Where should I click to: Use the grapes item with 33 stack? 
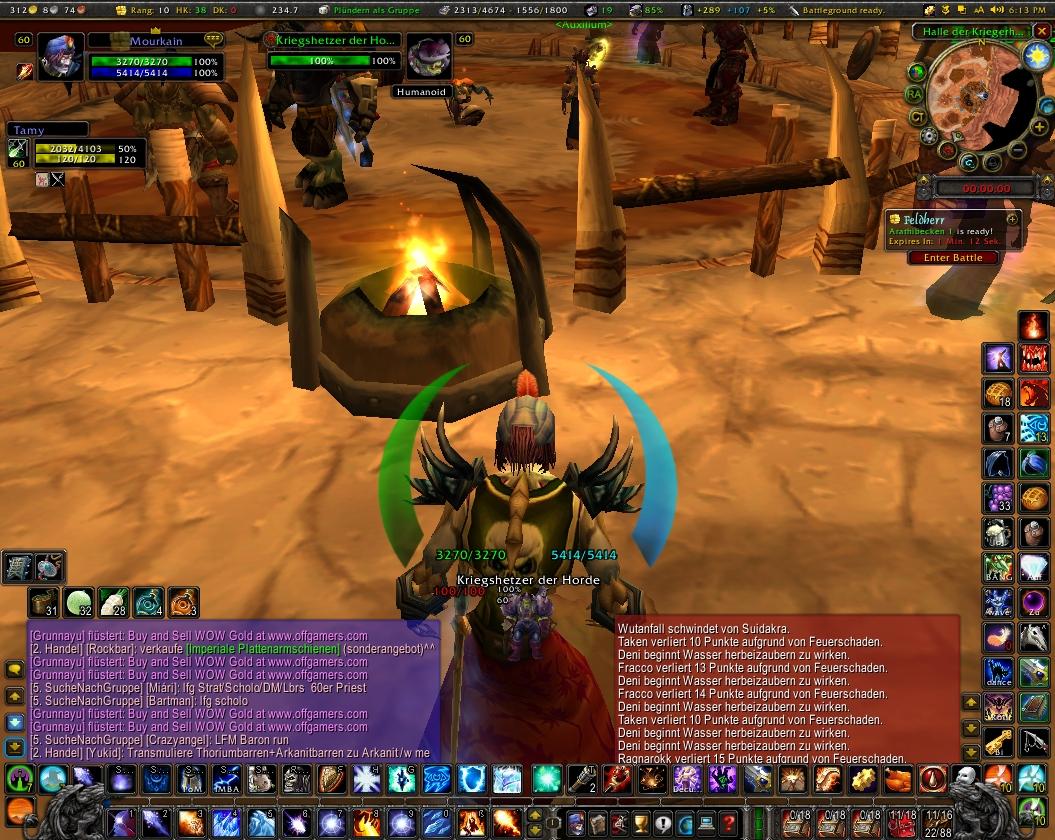coord(999,497)
